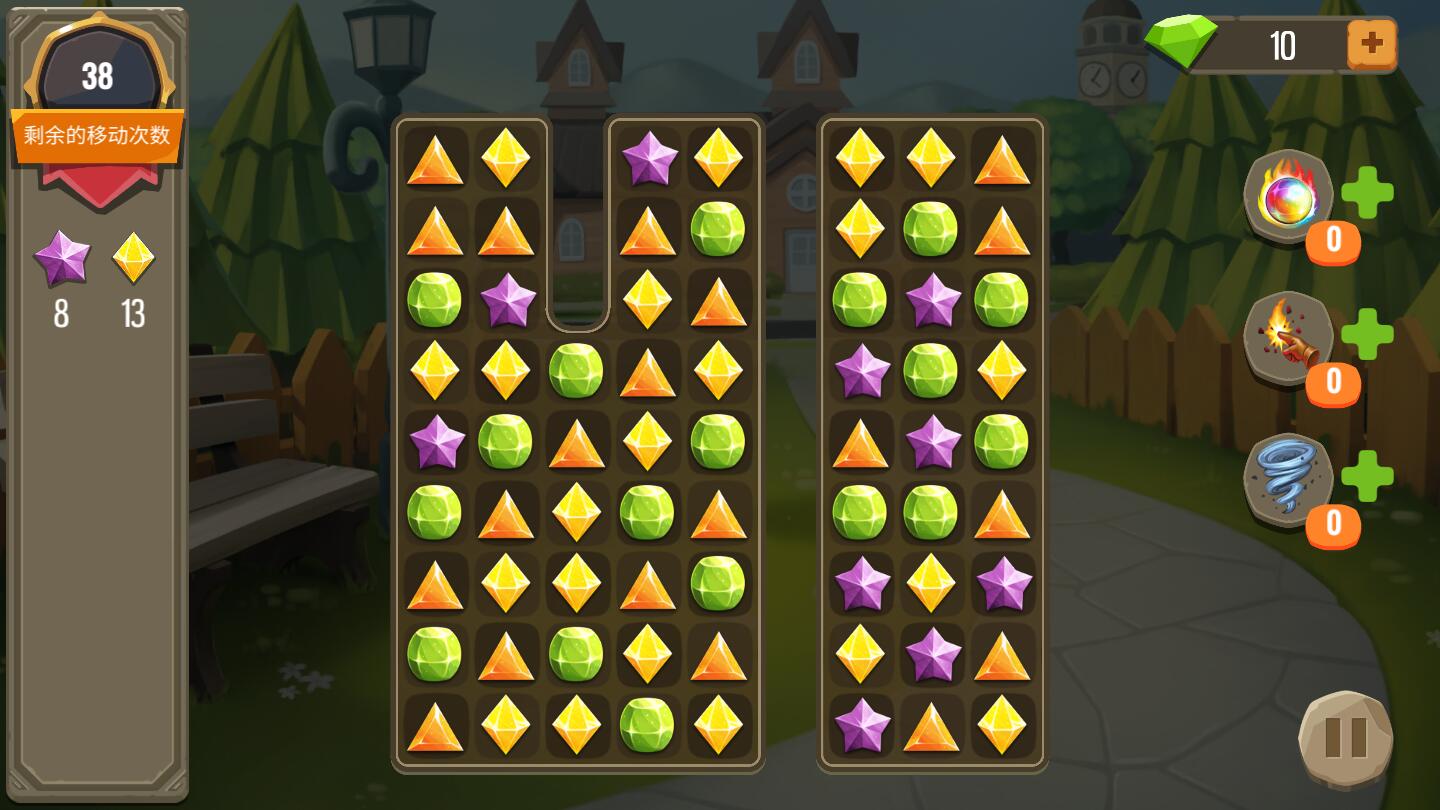Get more tornado boosters via green plus

click(x=1367, y=476)
